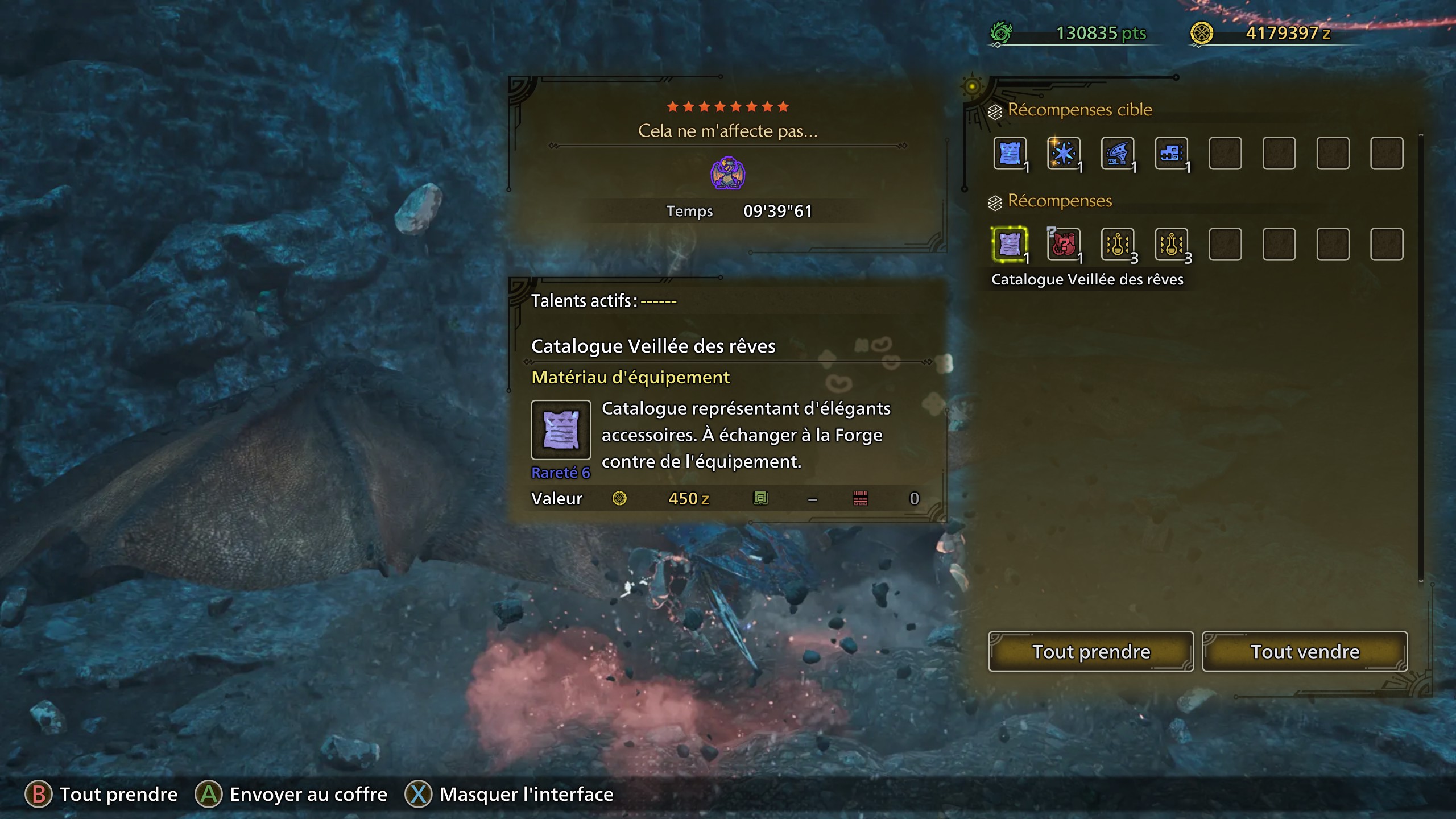Select the Catalogue Veillée des rêves reward icon
Viewport: 1456px width, 819px height.
1010,245
